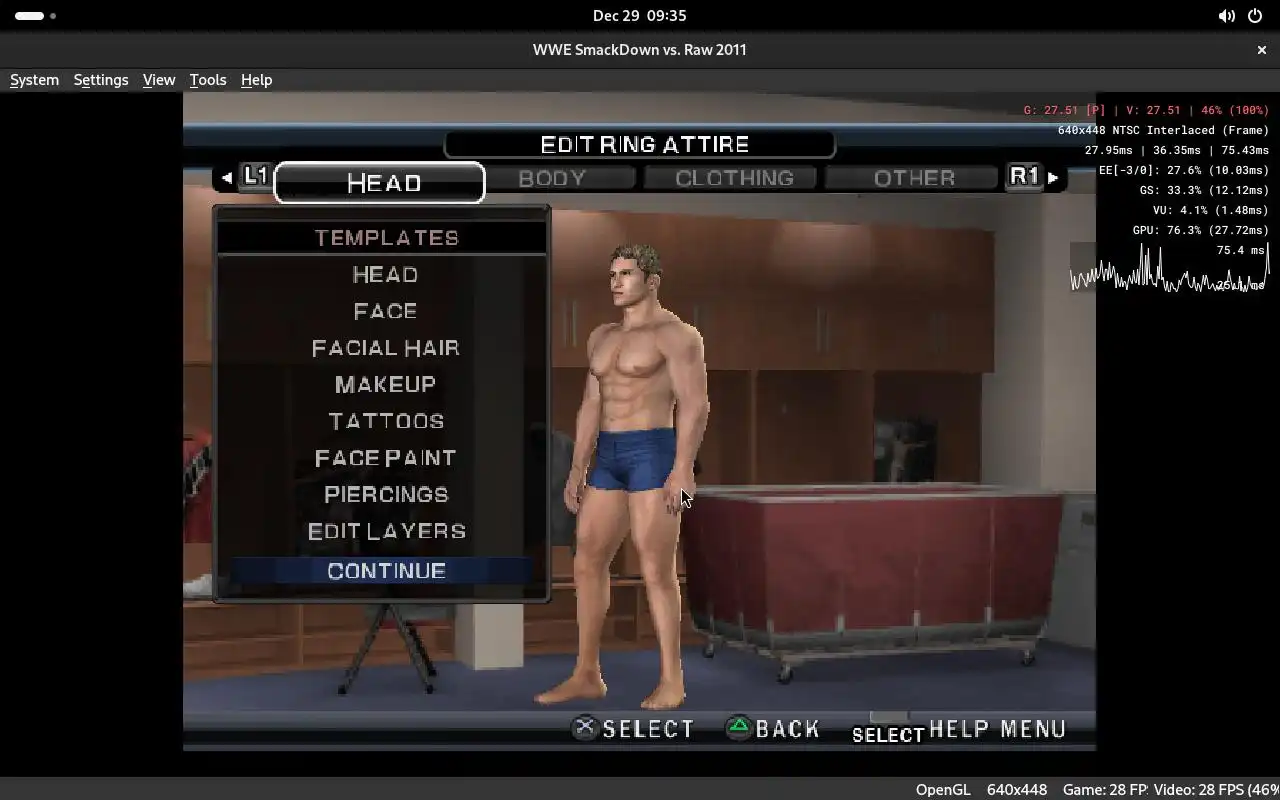1280x800 pixels.
Task: Open the View menu
Action: coord(159,80)
